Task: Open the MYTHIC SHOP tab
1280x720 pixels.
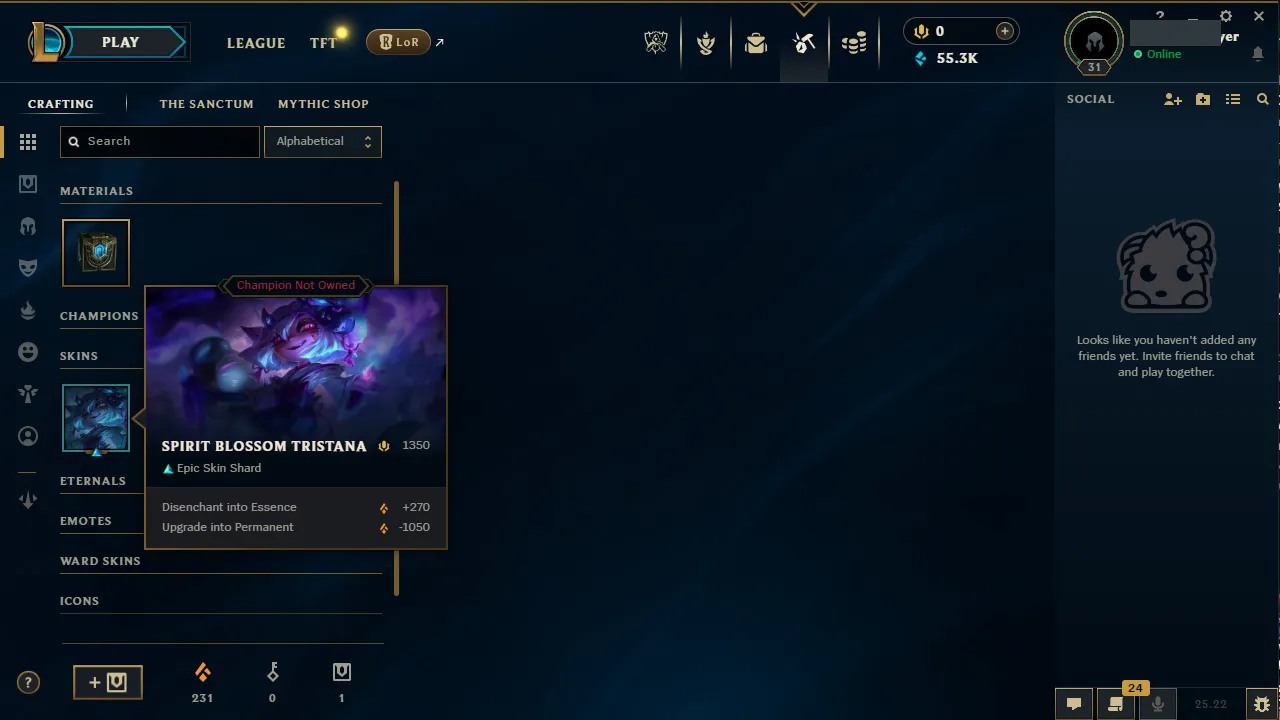Action: click(323, 104)
